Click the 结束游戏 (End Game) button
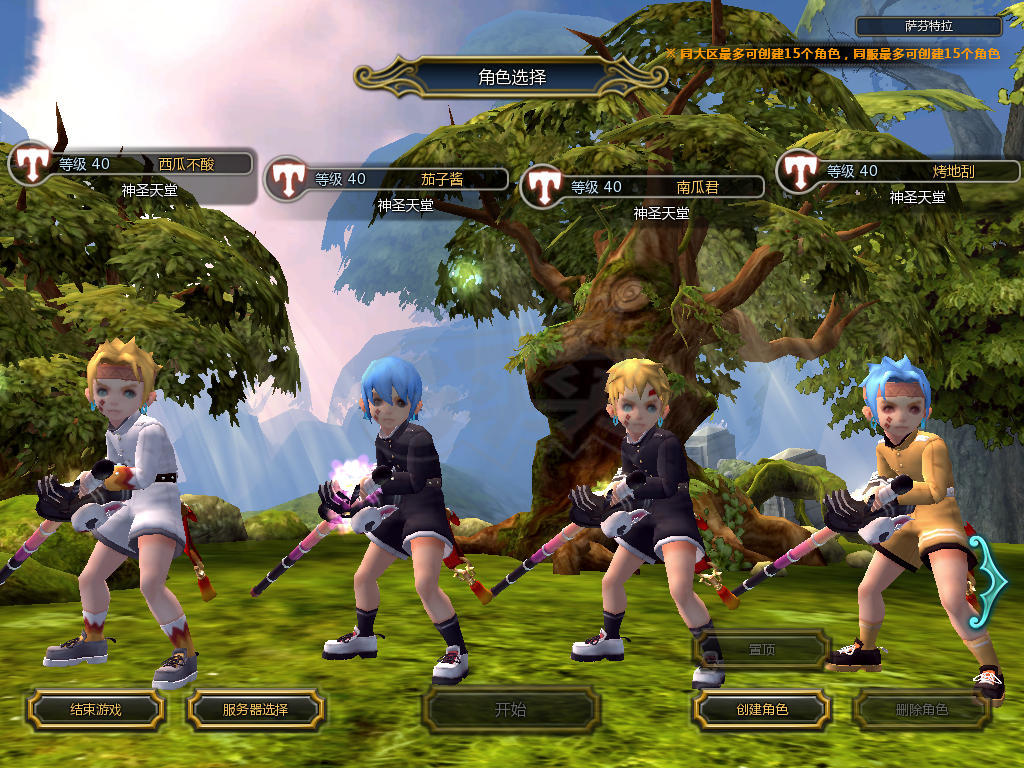The height and width of the screenshot is (768, 1024). pos(95,710)
